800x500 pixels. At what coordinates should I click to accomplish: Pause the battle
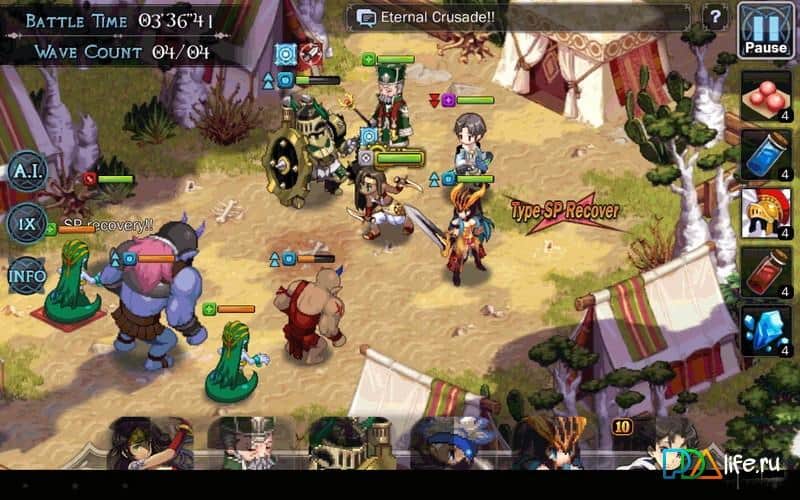pyautogui.click(x=765, y=30)
